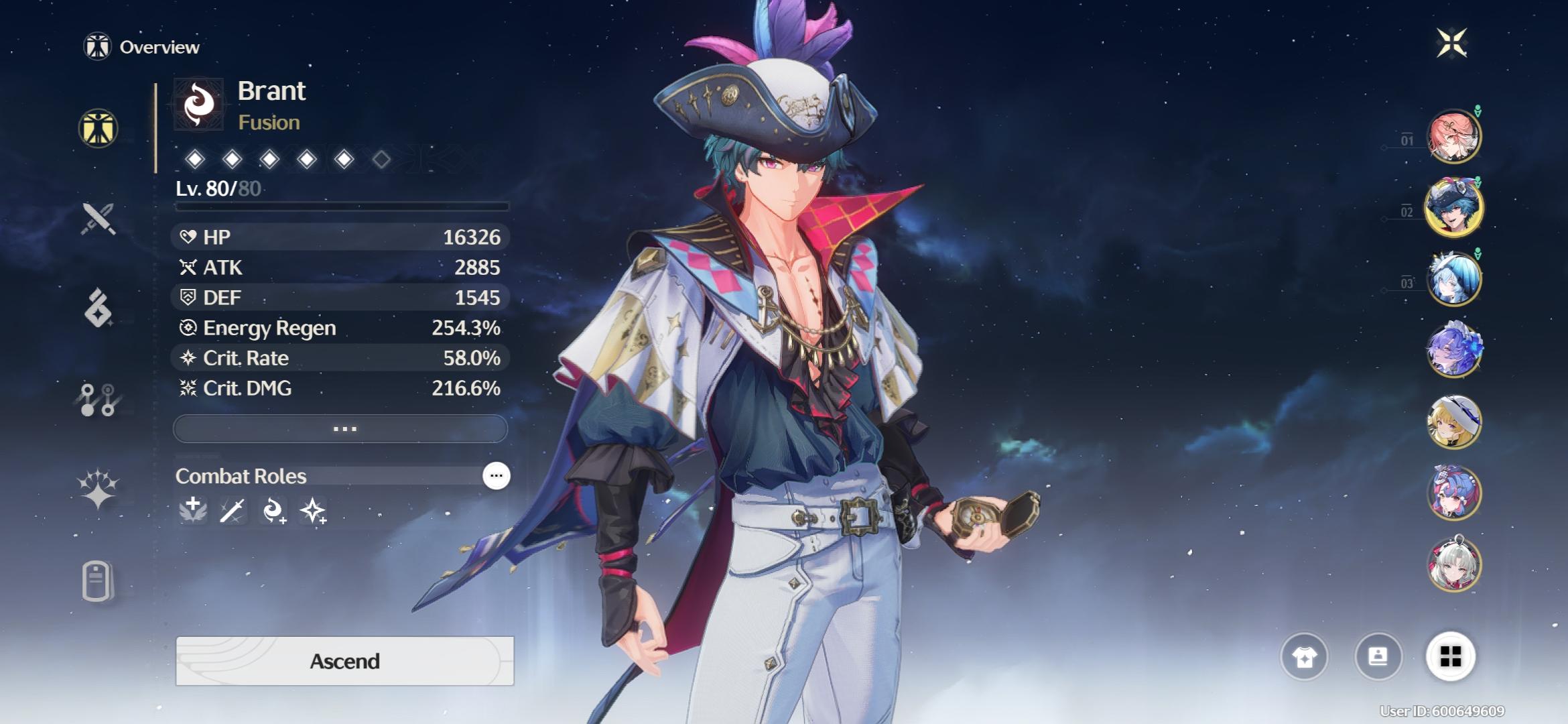
Task: Select the silver-haired character portrait
Action: [1453, 564]
